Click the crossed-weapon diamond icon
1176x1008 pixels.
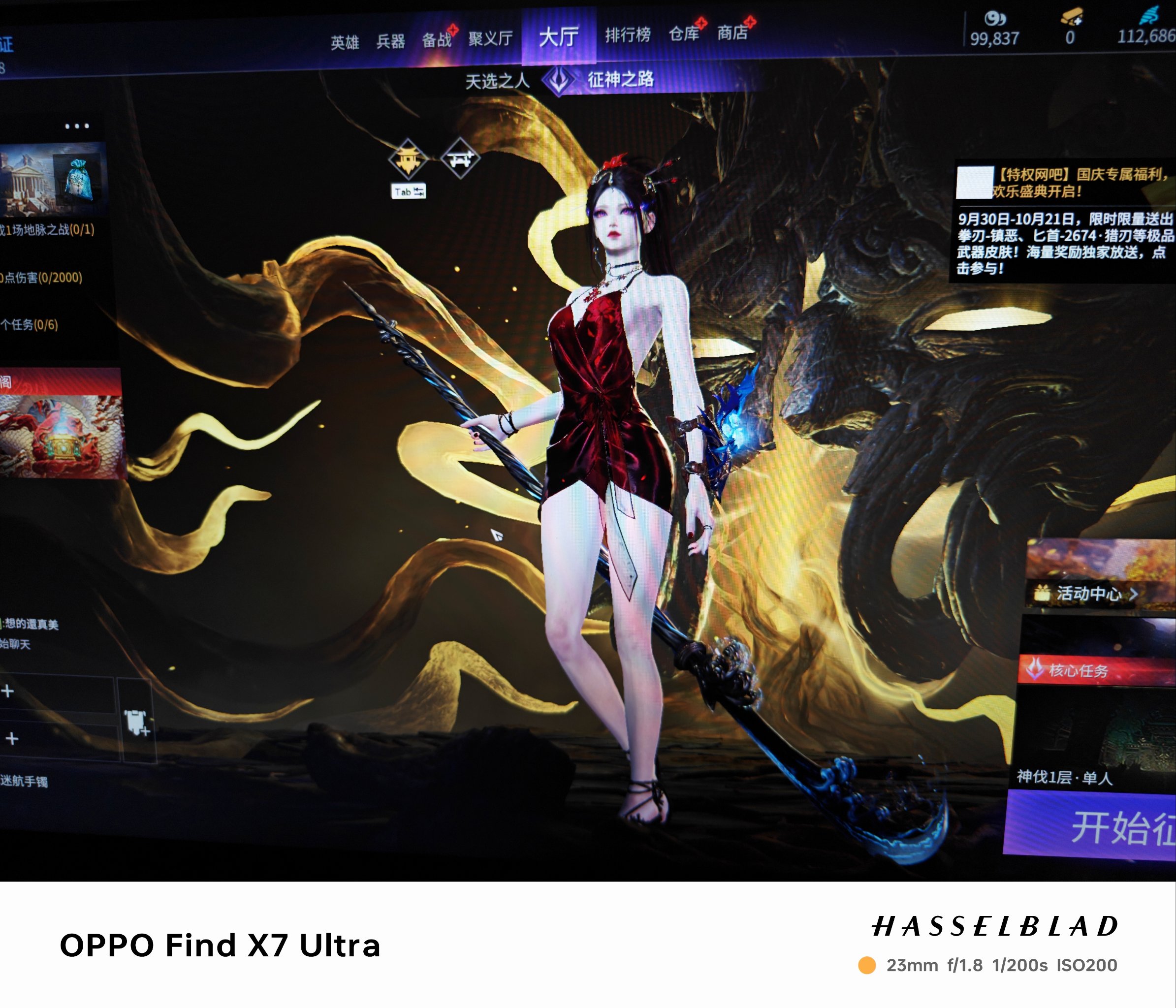click(460, 158)
